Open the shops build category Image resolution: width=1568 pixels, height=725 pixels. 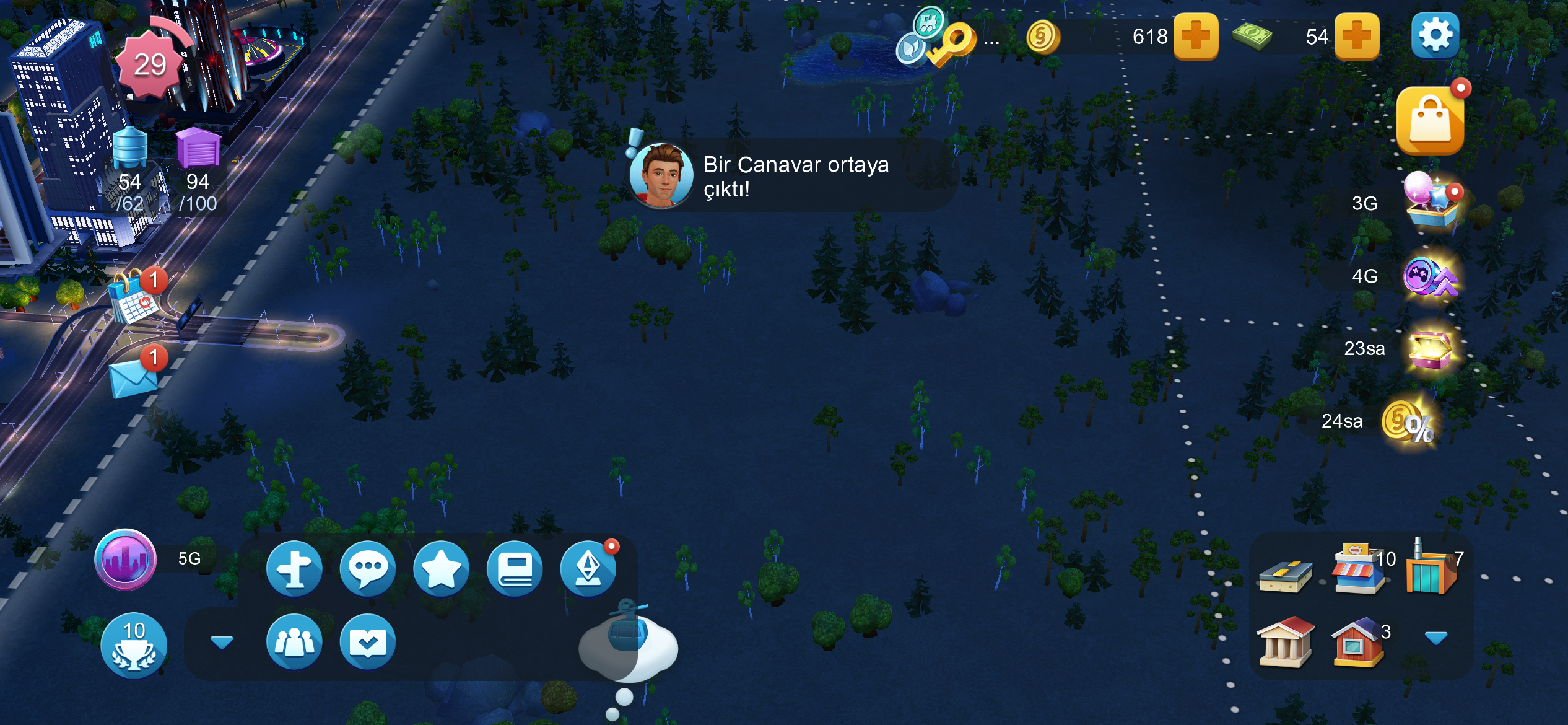1359,570
